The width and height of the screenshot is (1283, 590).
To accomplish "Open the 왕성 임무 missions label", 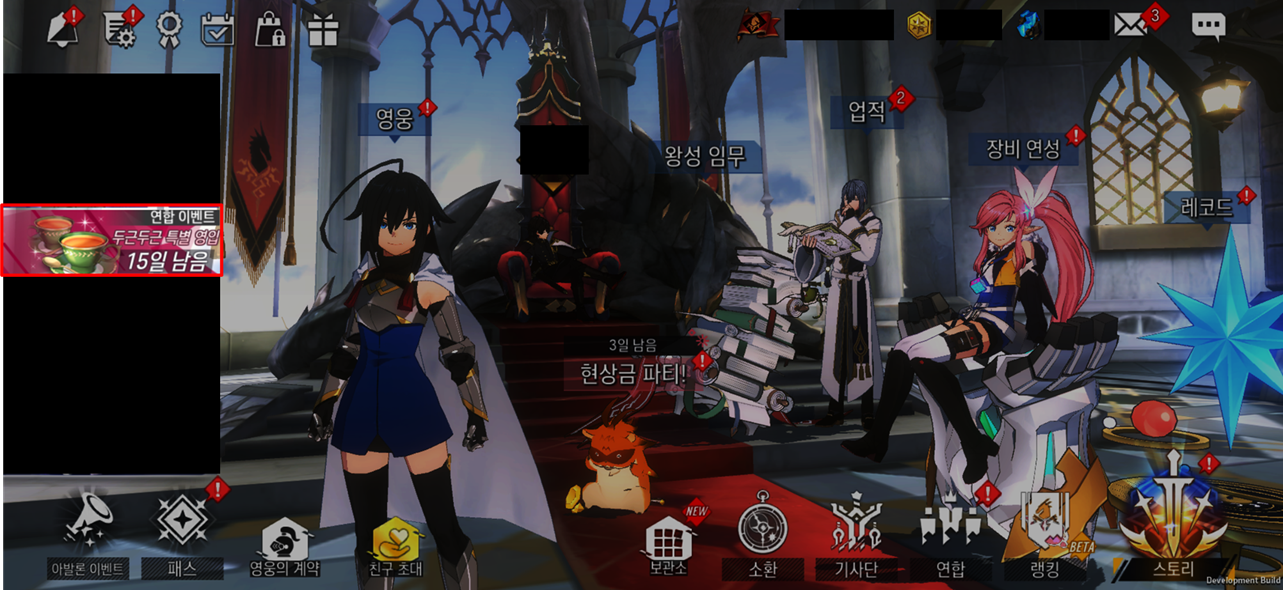I will pyautogui.click(x=705, y=156).
